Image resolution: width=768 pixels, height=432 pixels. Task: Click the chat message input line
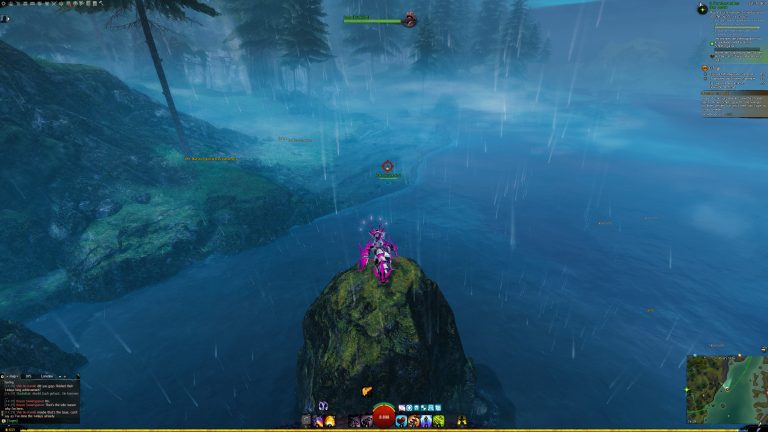coord(40,421)
